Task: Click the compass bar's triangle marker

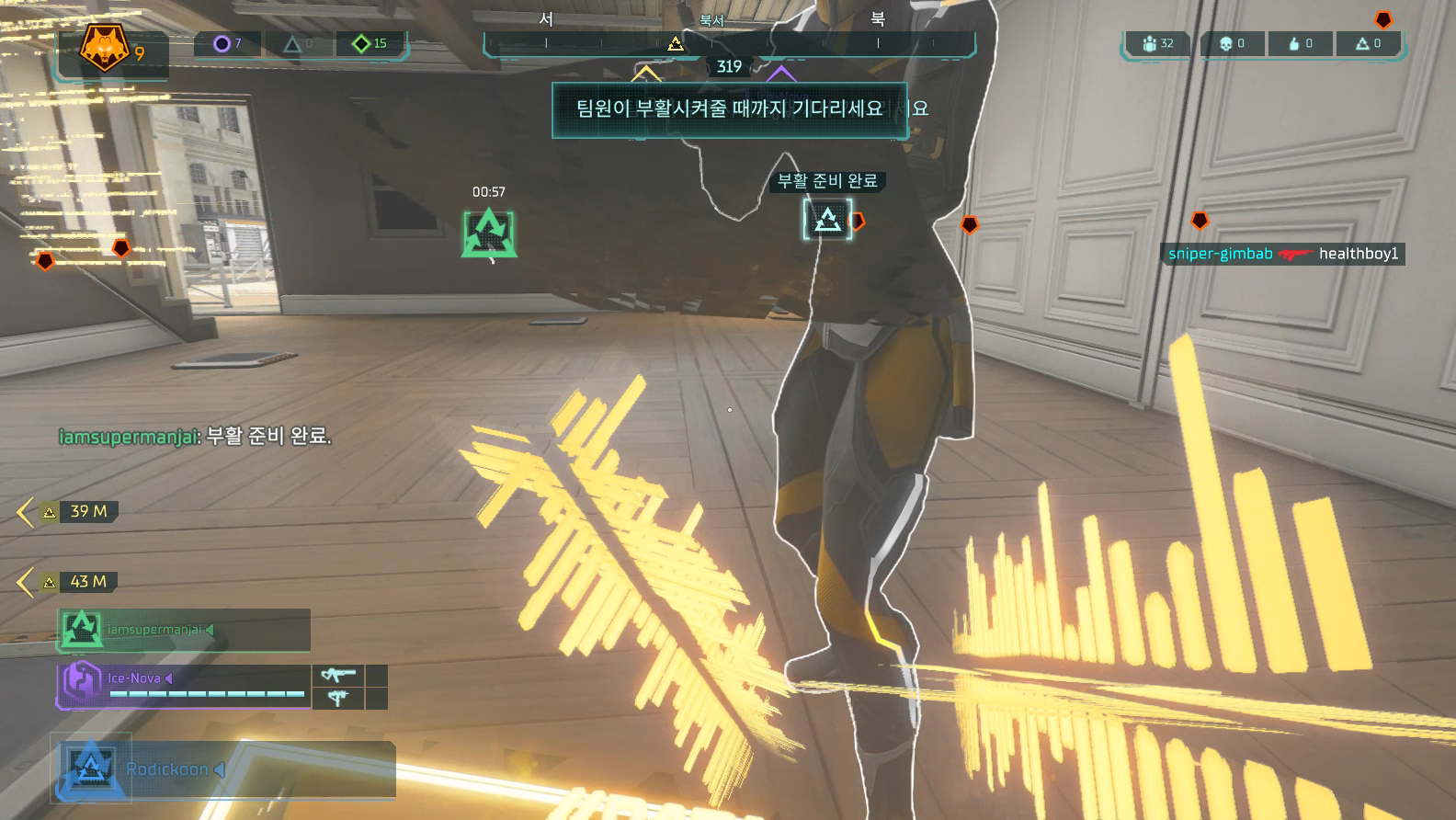Action: [x=676, y=43]
